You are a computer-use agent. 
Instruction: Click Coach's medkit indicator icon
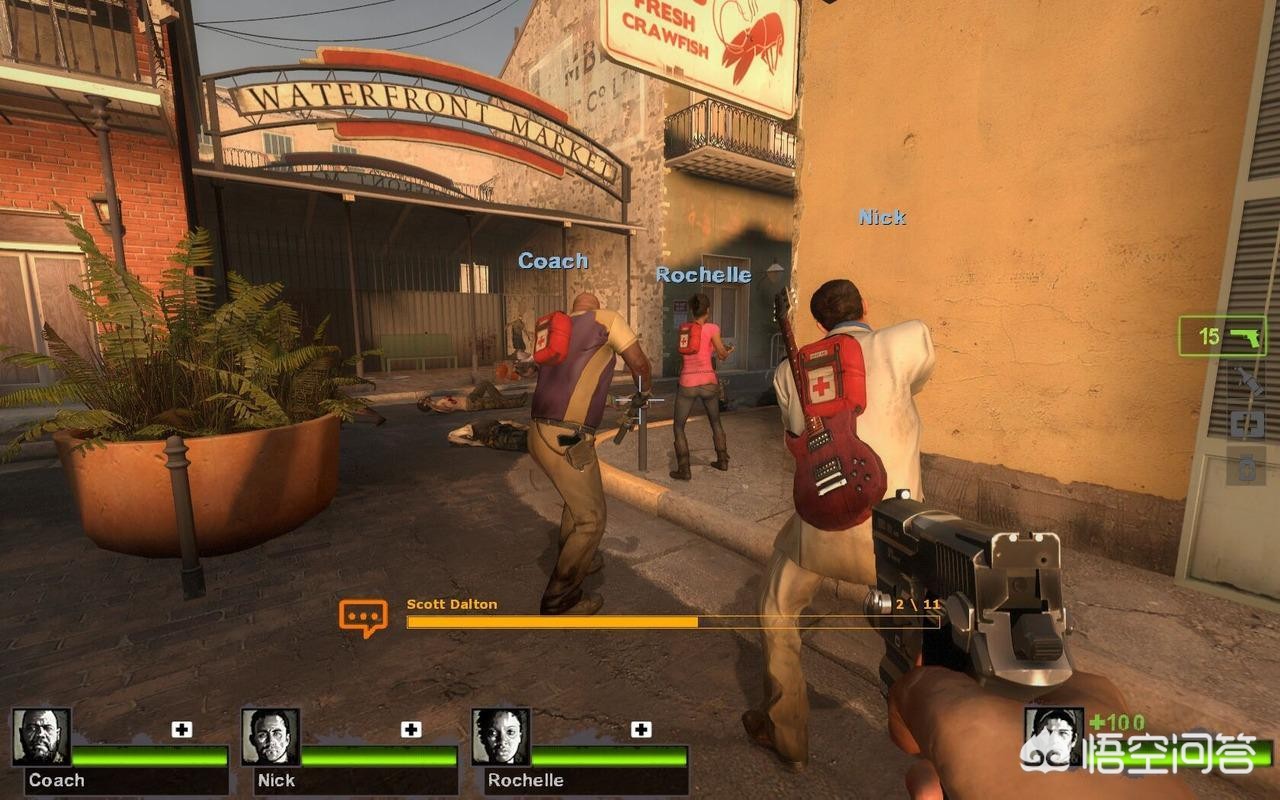tap(181, 729)
